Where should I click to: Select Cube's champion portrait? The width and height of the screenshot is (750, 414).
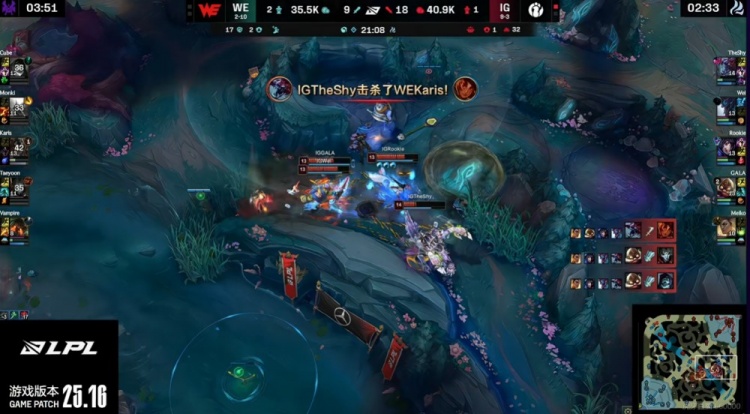click(20, 70)
